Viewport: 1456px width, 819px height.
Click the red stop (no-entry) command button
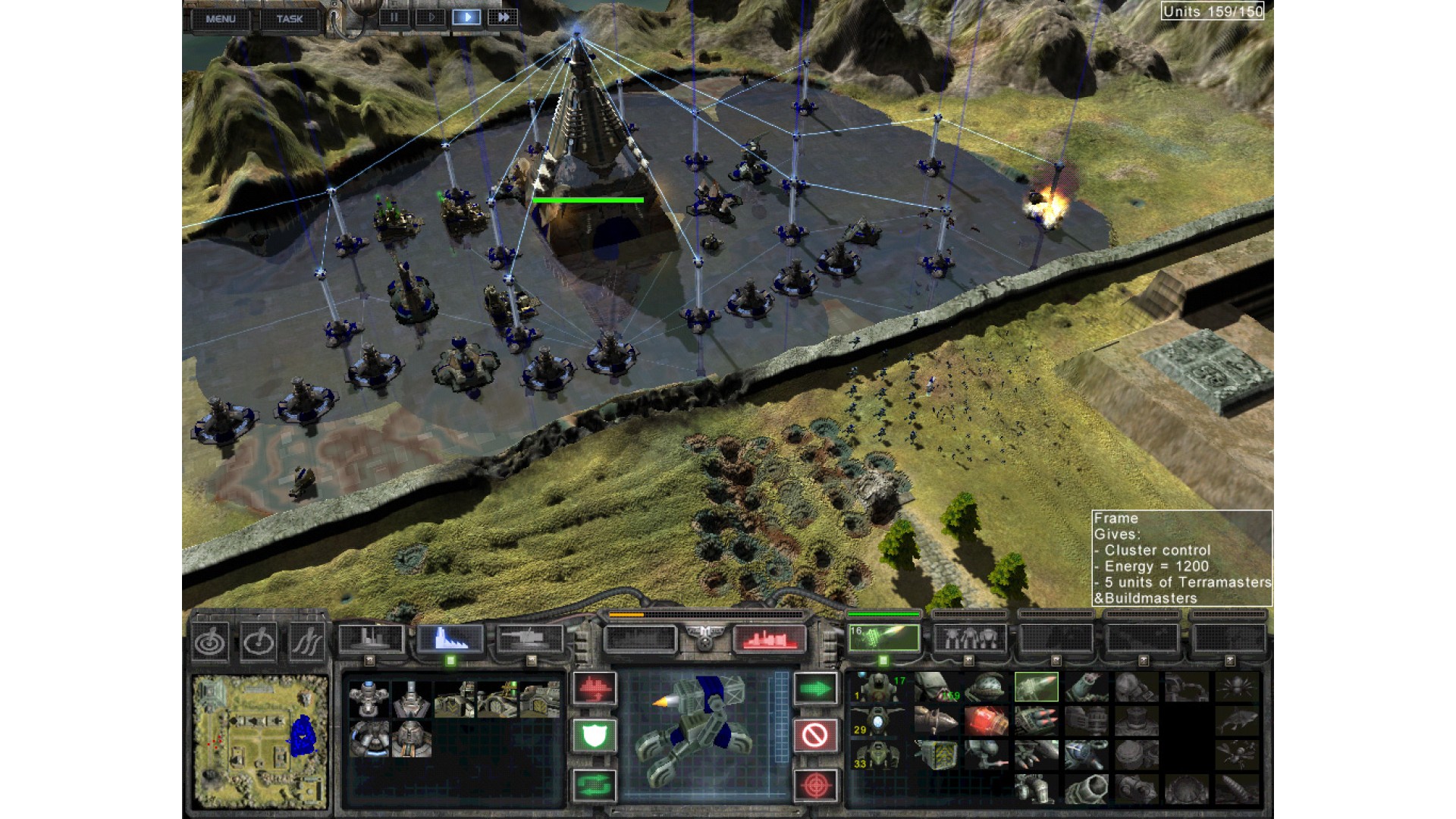[x=816, y=736]
